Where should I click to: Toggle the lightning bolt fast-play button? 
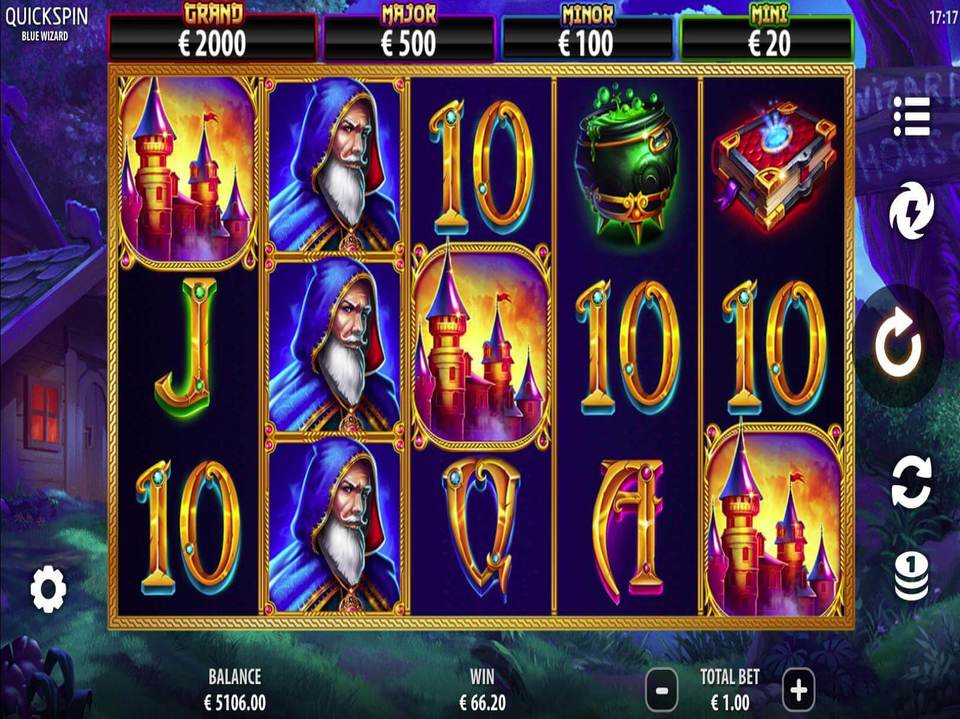911,212
